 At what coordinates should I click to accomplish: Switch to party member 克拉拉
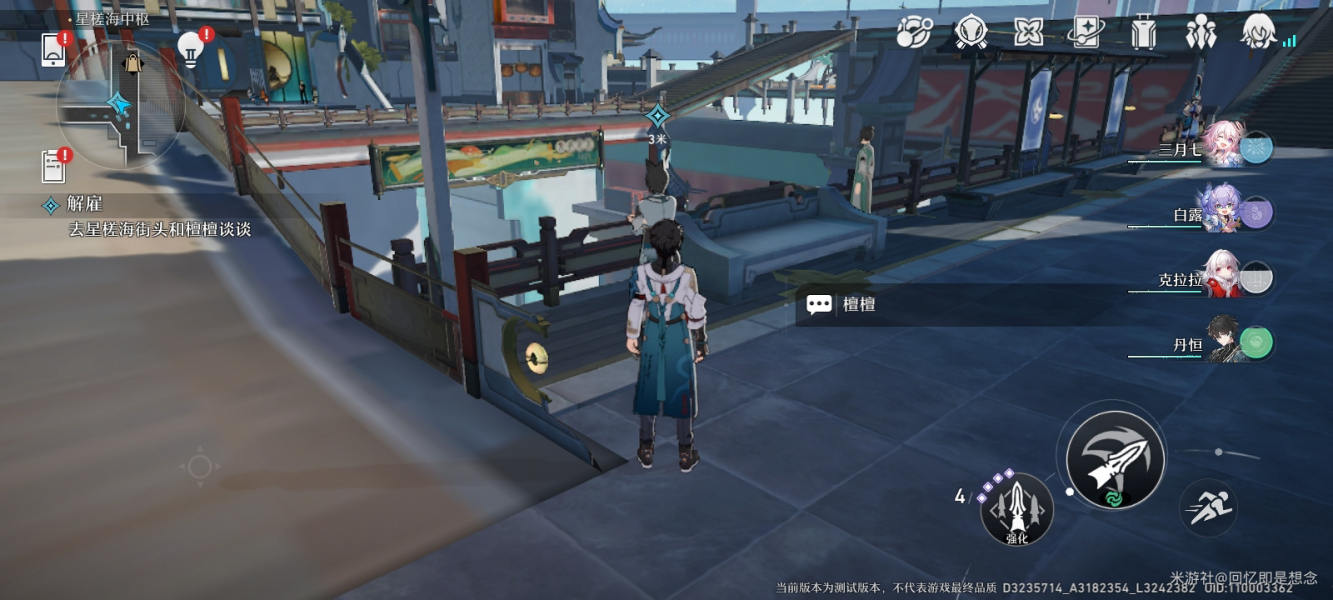point(1222,278)
